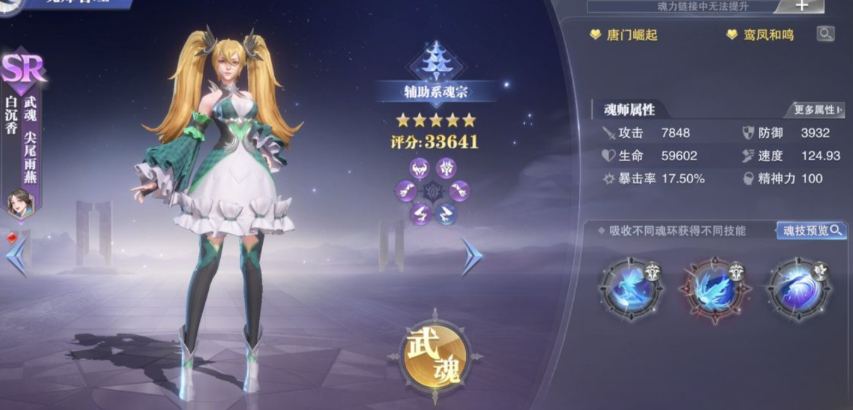The height and width of the screenshot is (410, 853).
Task: Select the first blue feather soul skill
Action: click(631, 288)
